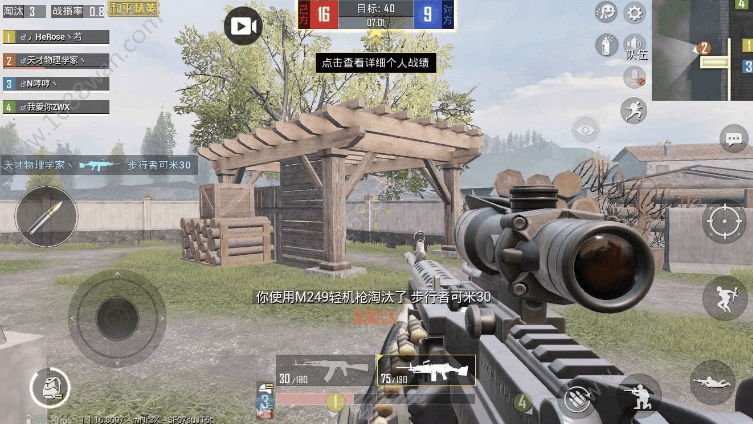Image resolution: width=753 pixels, height=424 pixels.
Task: View detailed personal stats tooltip
Action: click(x=376, y=62)
